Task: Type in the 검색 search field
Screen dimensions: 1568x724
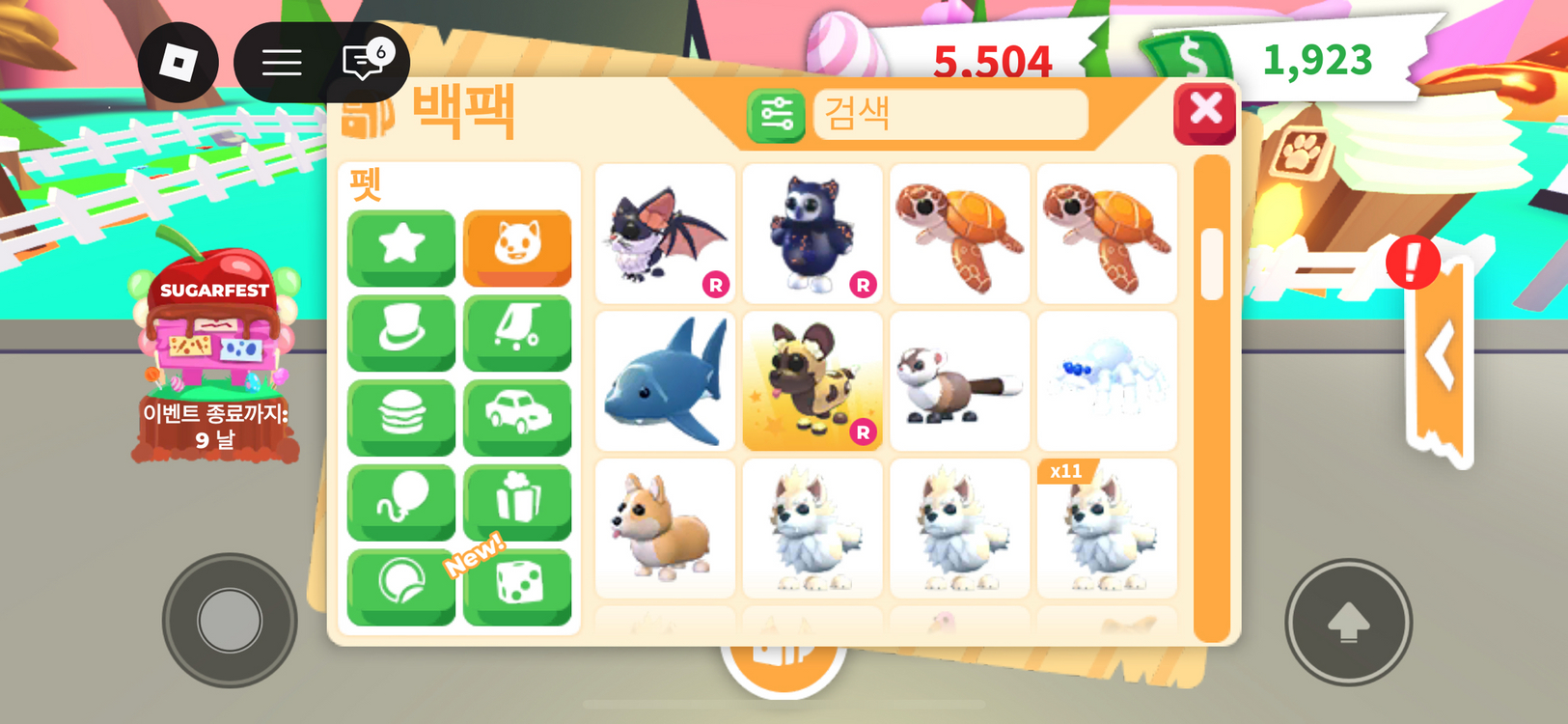Action: click(950, 115)
